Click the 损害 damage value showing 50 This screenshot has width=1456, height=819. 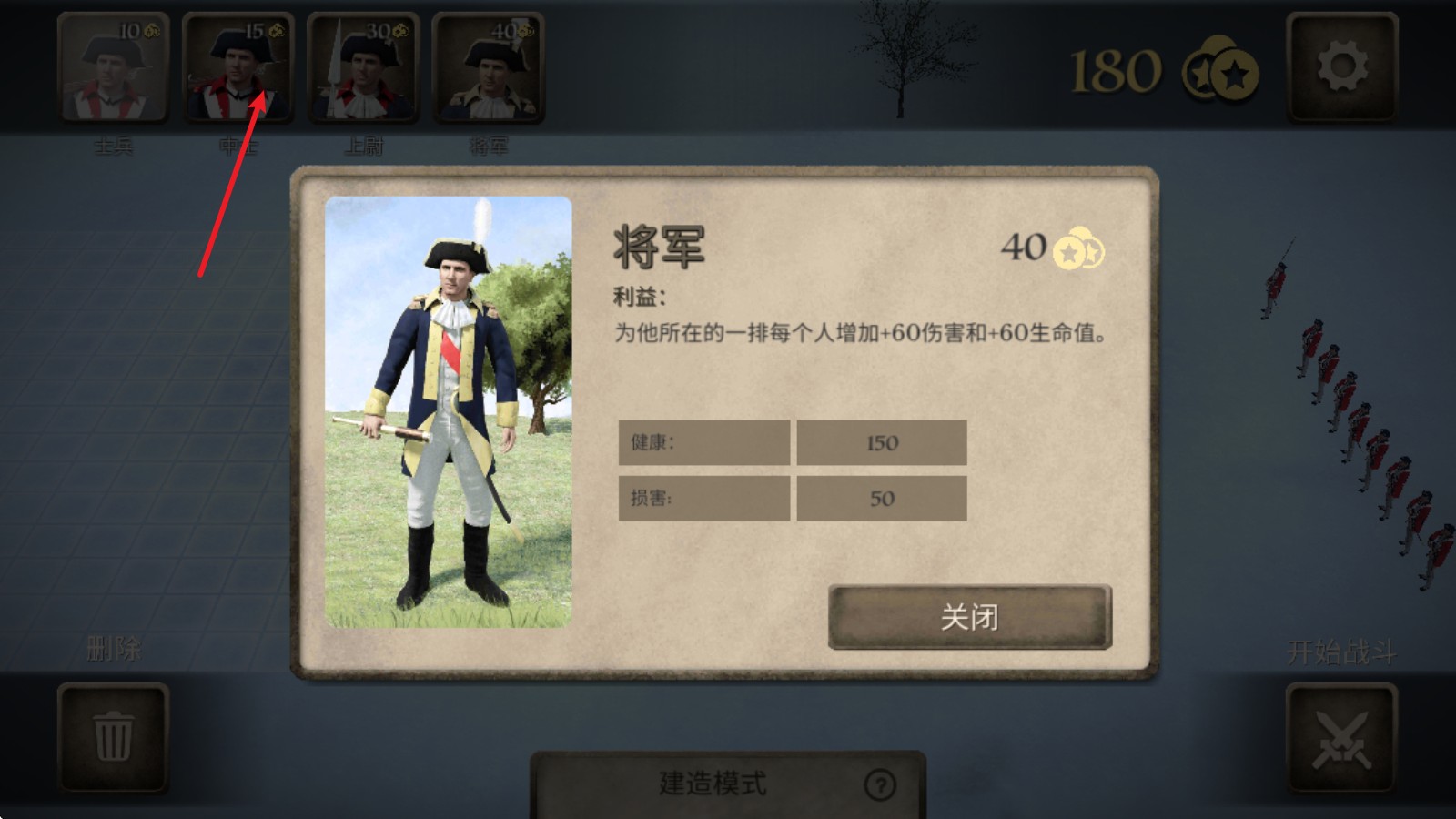coord(881,498)
